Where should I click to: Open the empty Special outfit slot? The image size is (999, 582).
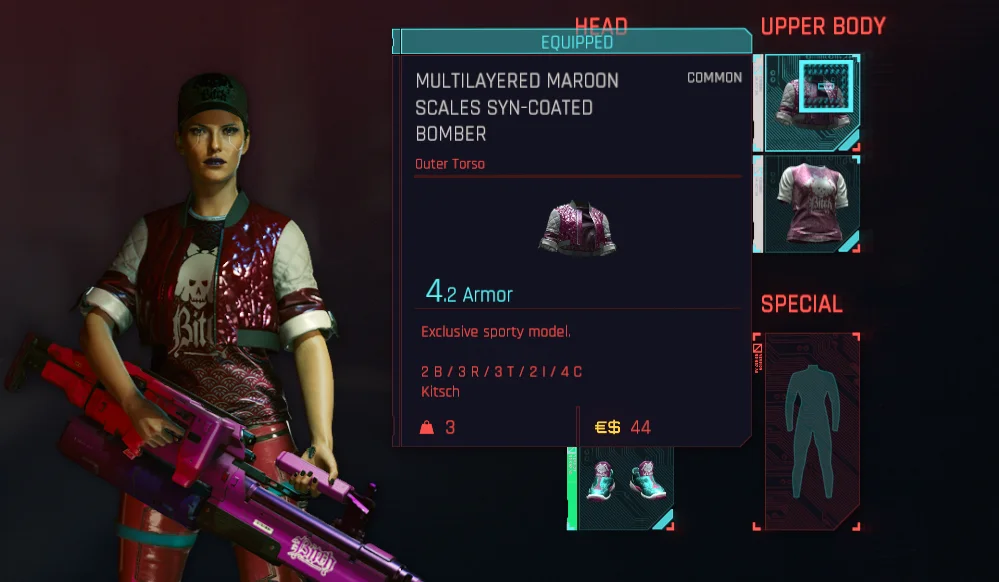(805, 430)
